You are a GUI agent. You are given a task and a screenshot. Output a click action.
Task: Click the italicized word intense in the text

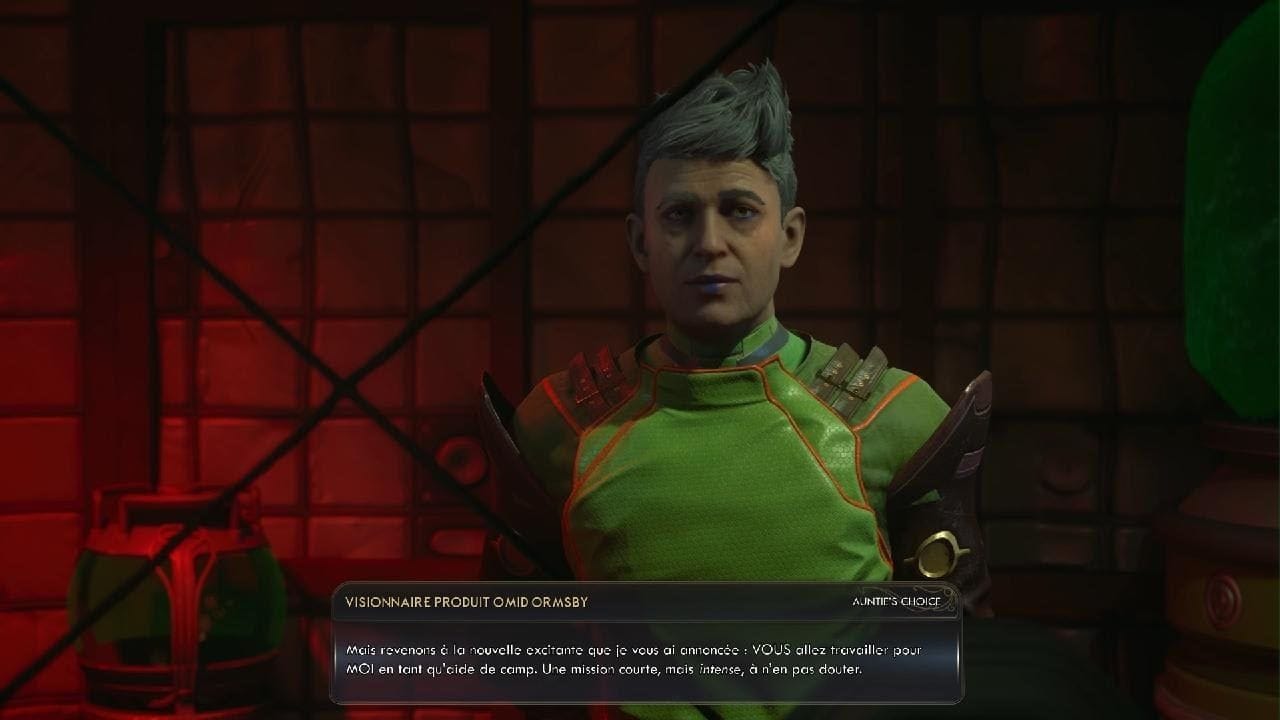coord(717,671)
